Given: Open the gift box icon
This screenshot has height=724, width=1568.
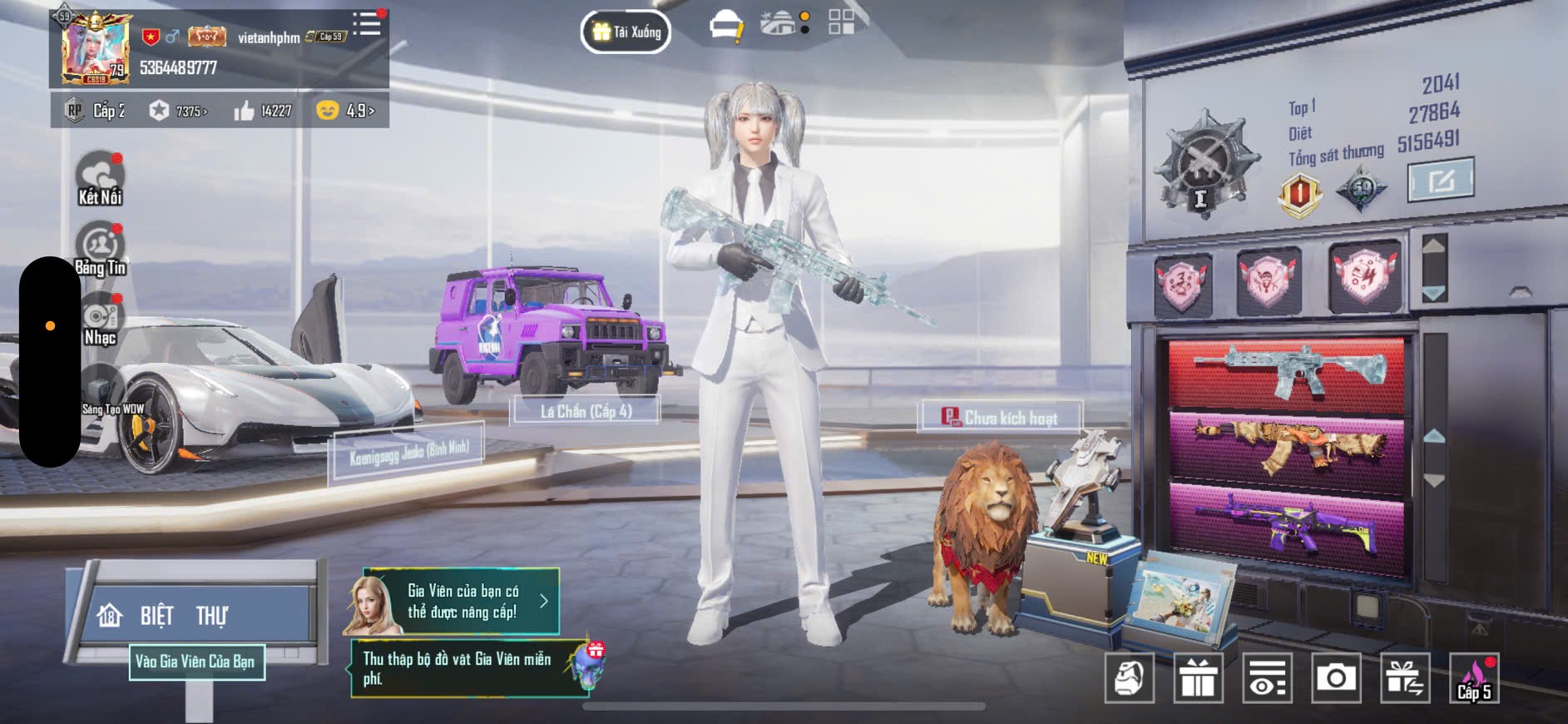Looking at the screenshot, I should [1198, 678].
